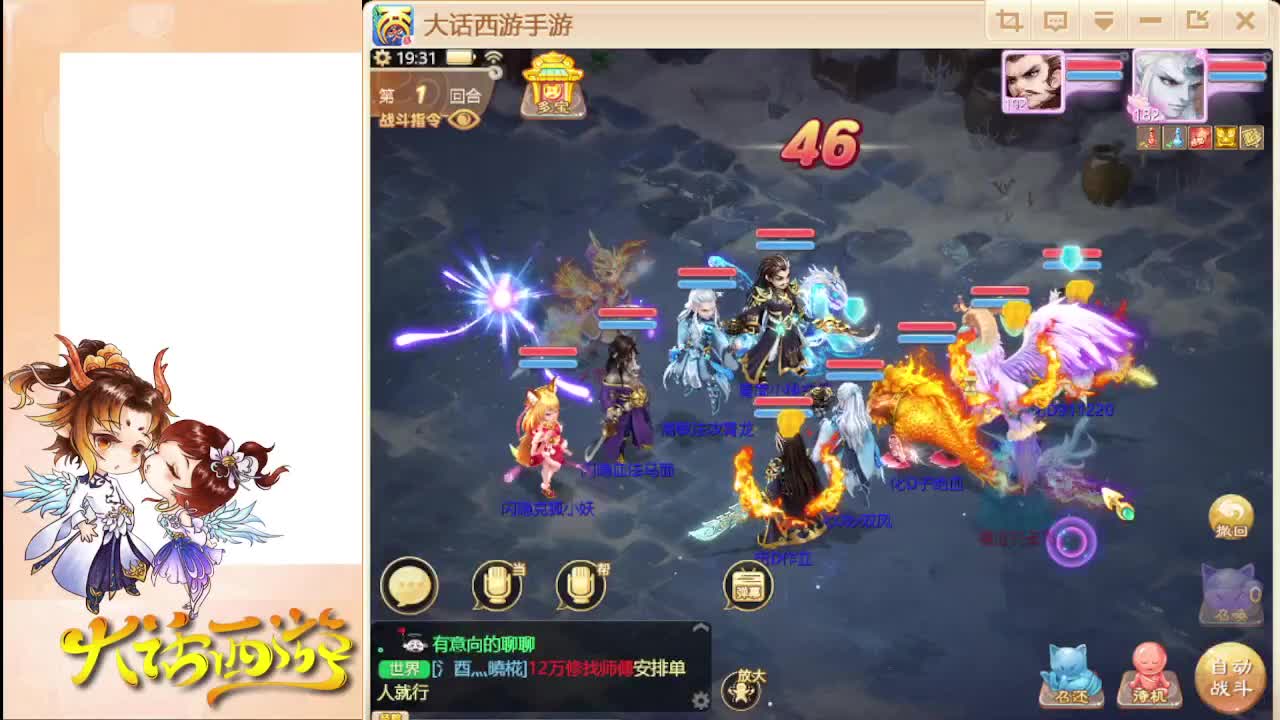The width and height of the screenshot is (1280, 720).
Task: Toggle emulator message notifications in title bar
Action: tap(1054, 19)
